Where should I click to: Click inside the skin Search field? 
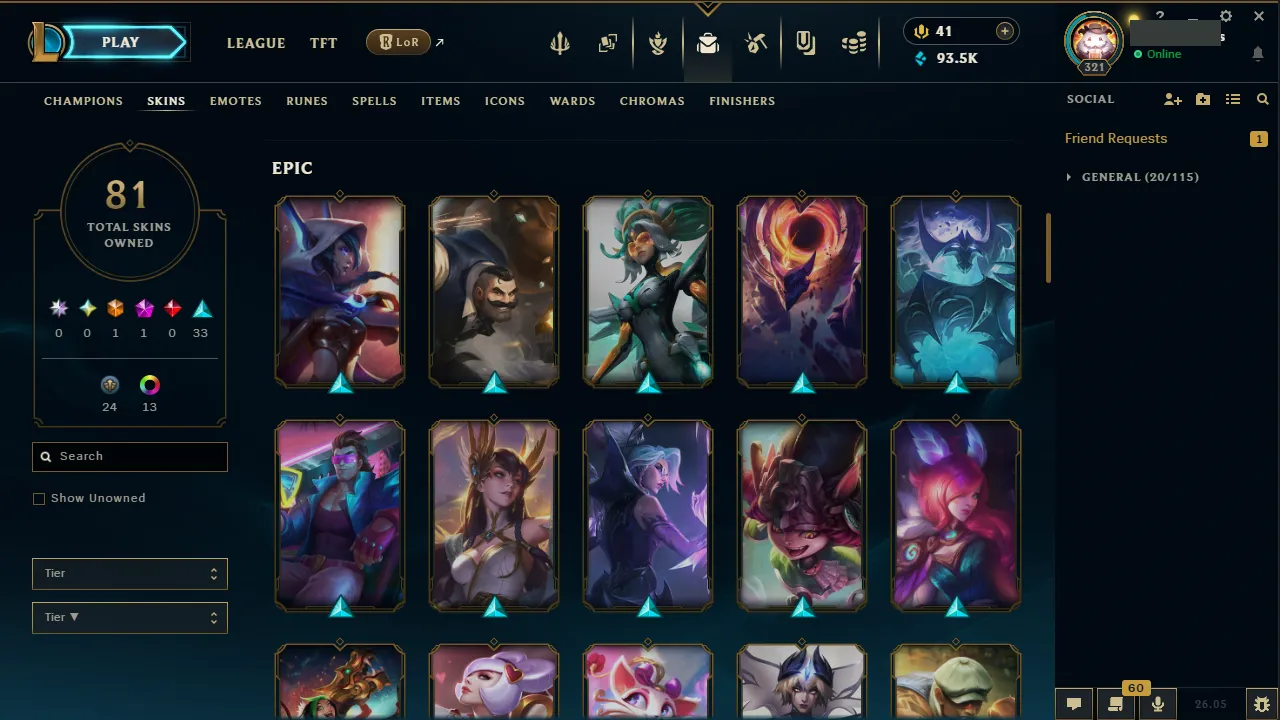(129, 456)
